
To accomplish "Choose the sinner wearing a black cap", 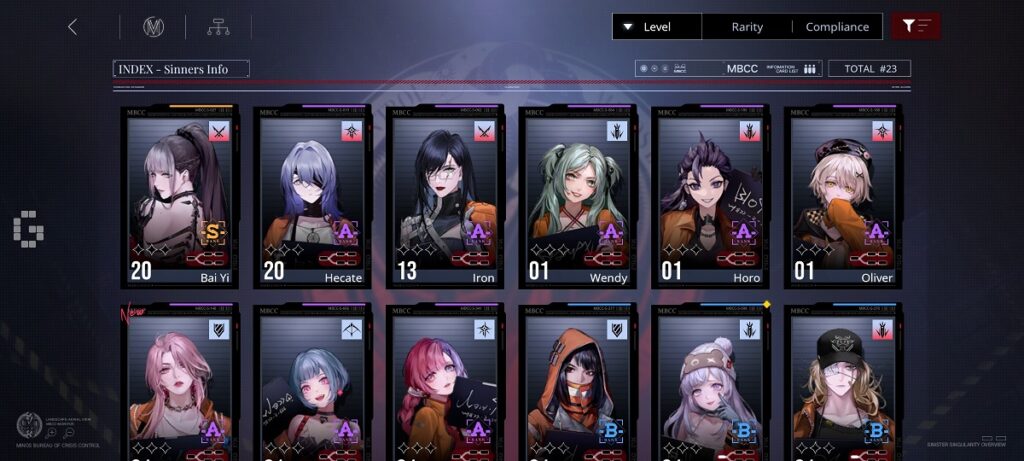I will point(842,385).
